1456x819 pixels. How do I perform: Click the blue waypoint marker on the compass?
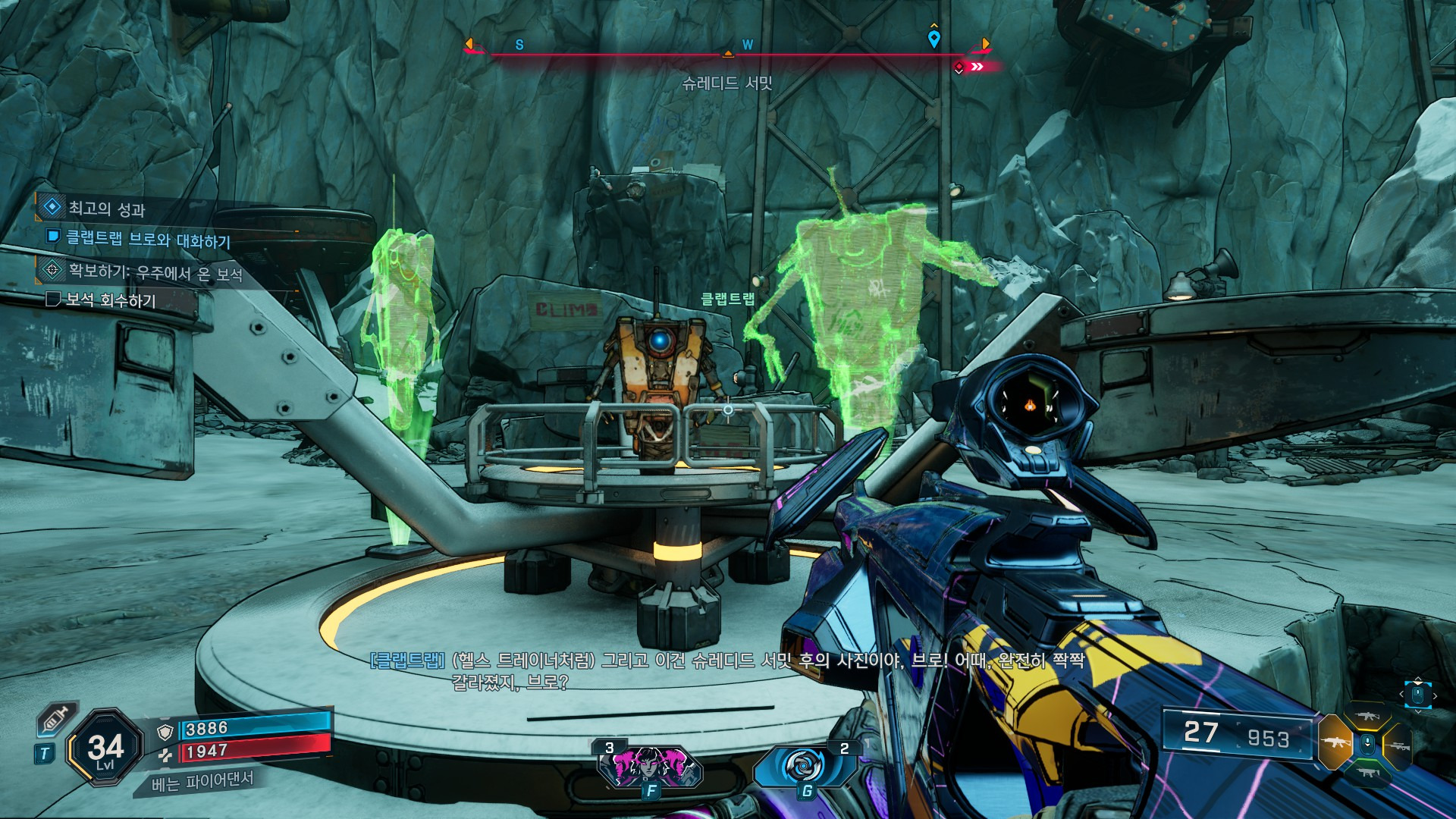(x=934, y=38)
